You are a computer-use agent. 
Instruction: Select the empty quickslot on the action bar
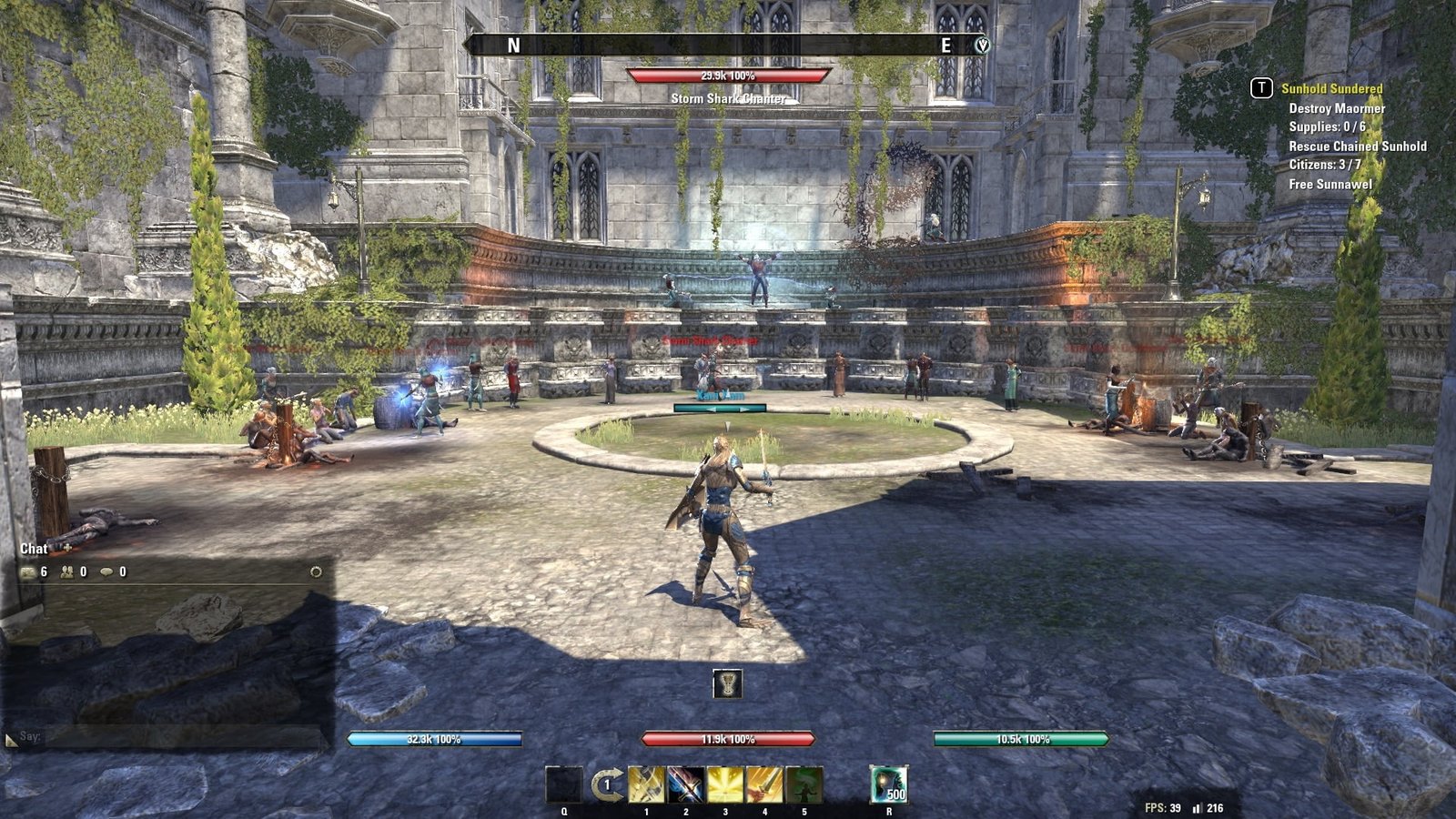tap(563, 784)
